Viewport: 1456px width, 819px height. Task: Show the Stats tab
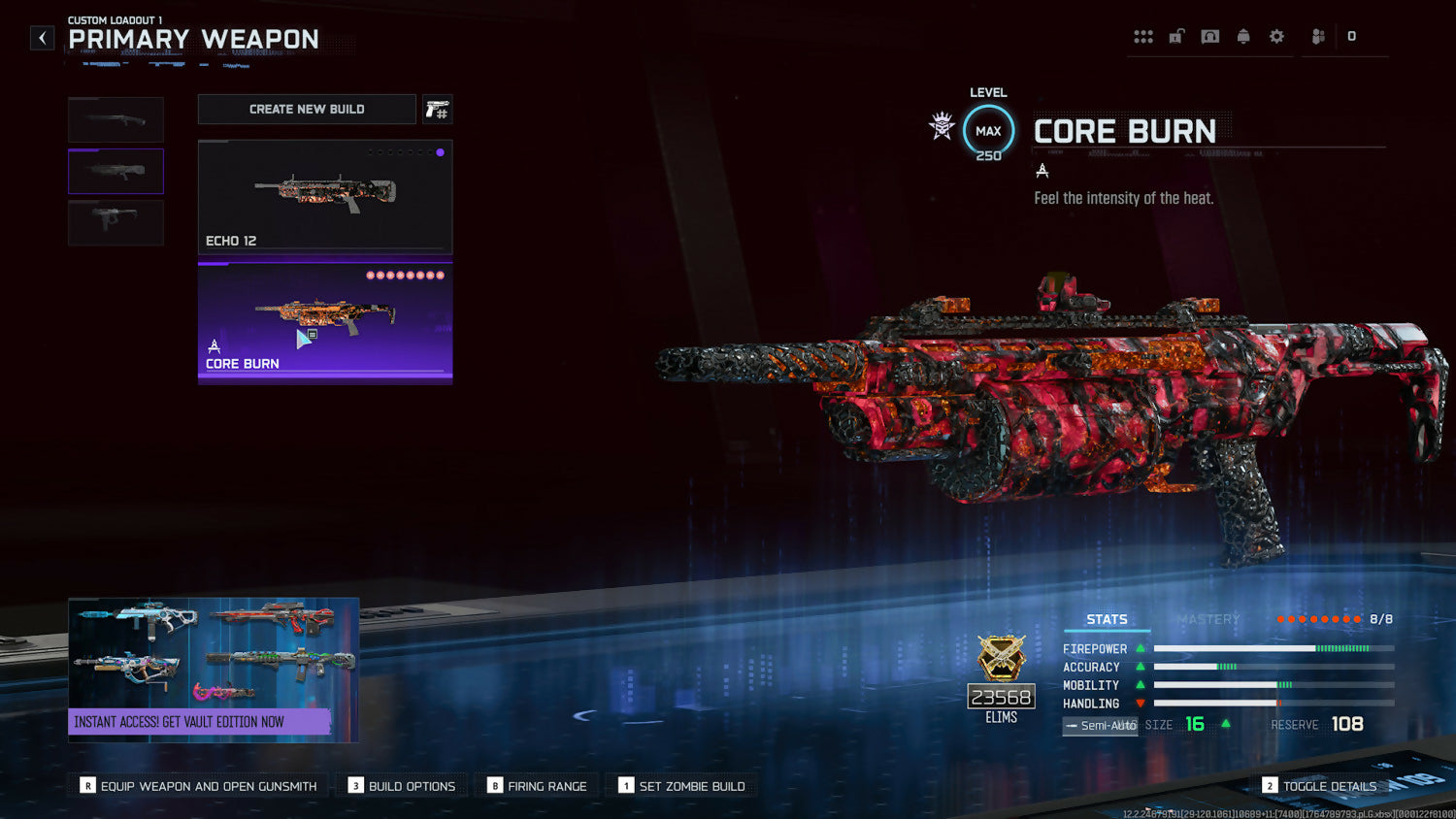pos(1107,619)
